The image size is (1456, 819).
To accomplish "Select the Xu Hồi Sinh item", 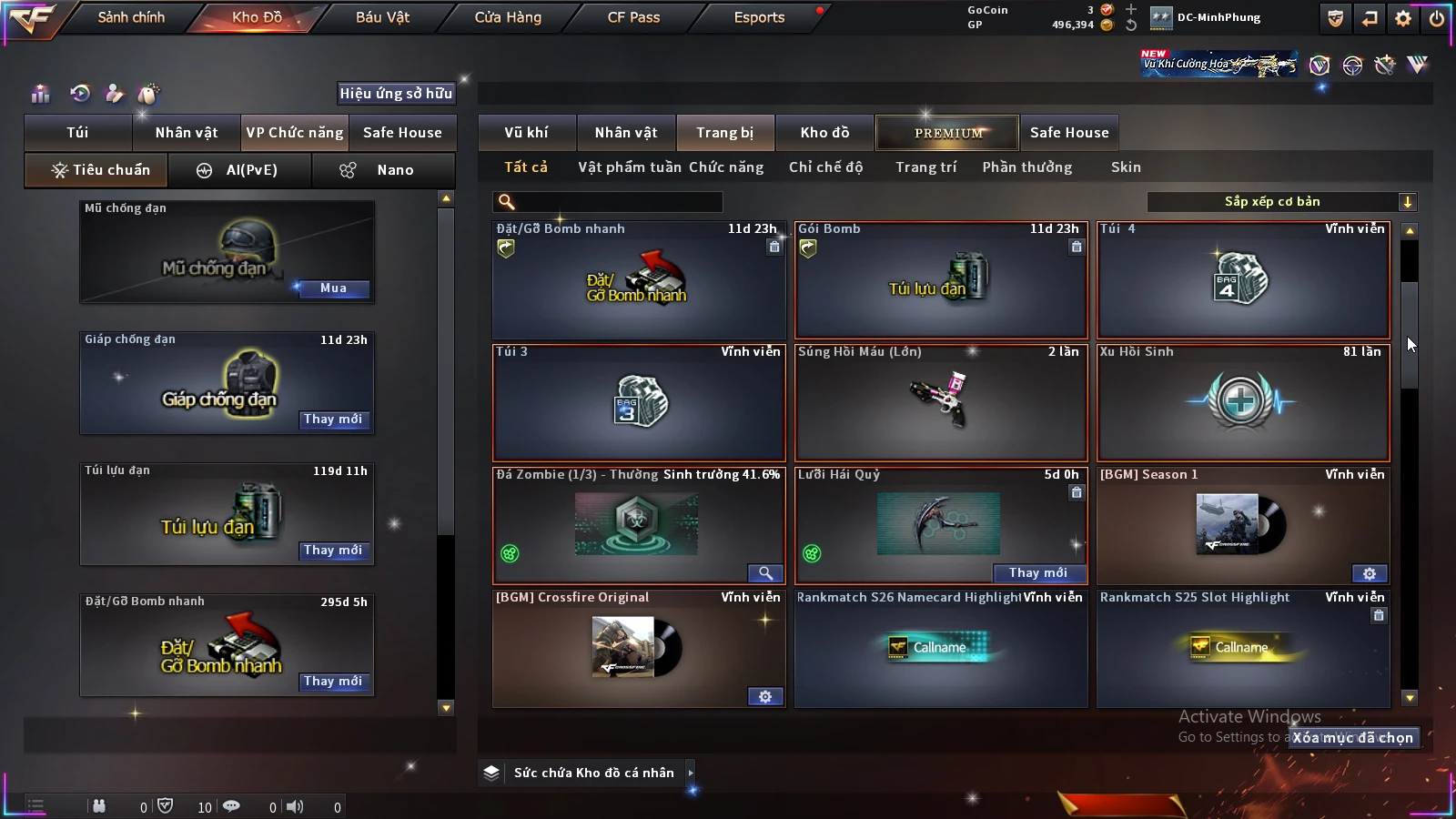I will pyautogui.click(x=1243, y=403).
